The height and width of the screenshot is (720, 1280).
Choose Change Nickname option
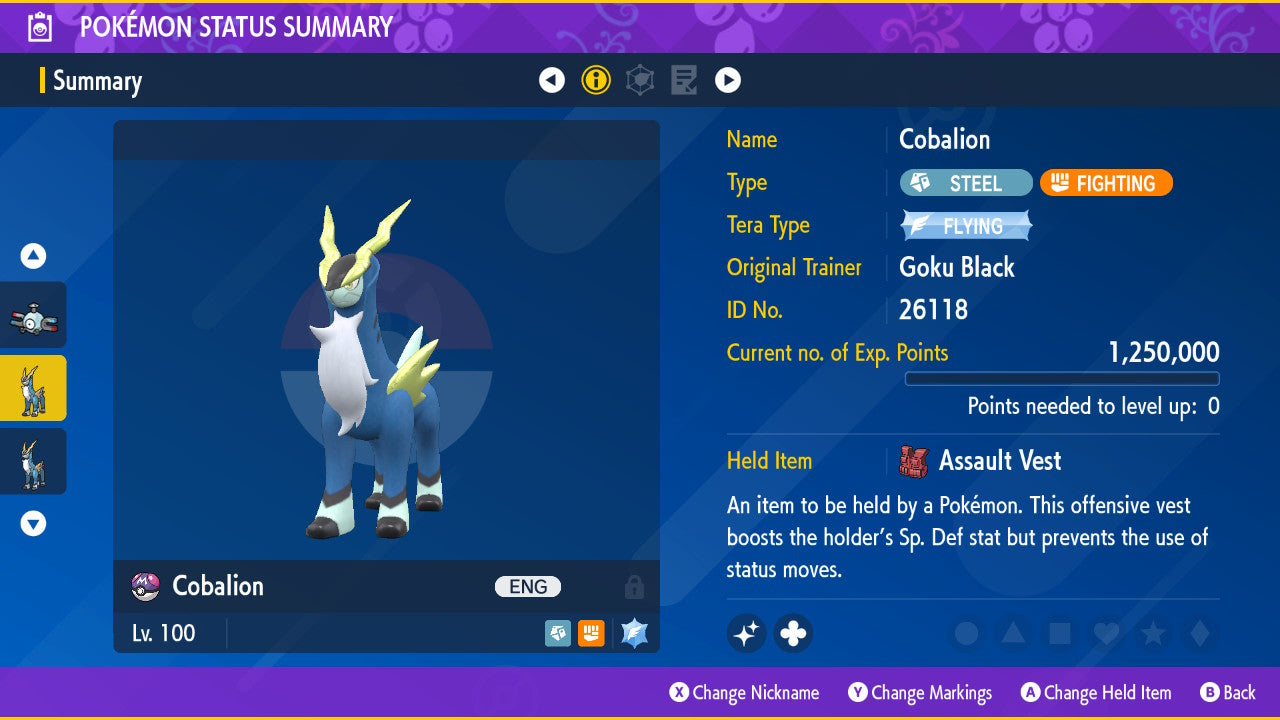click(x=745, y=692)
